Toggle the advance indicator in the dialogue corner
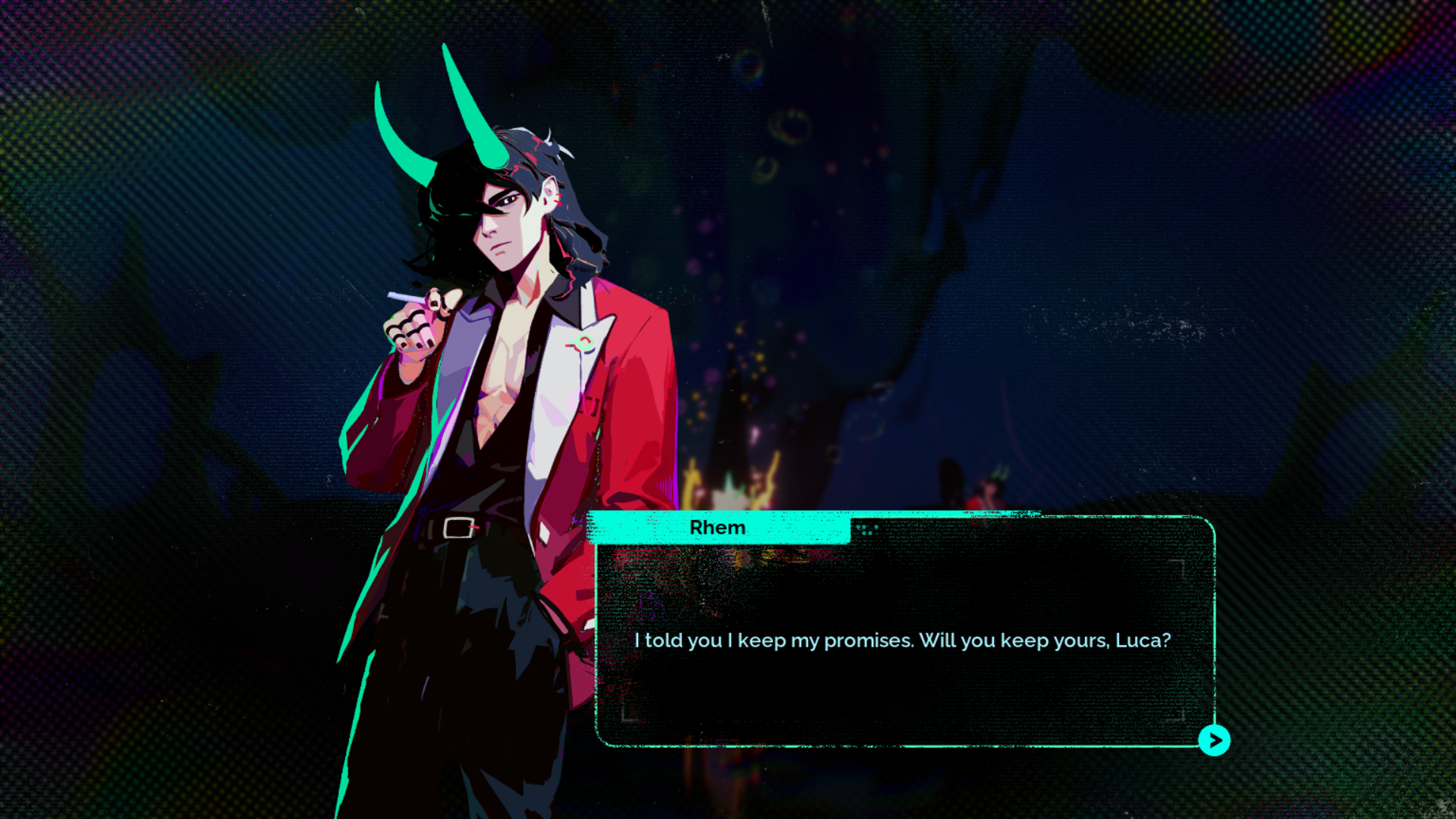The height and width of the screenshot is (819, 1456). (1215, 739)
